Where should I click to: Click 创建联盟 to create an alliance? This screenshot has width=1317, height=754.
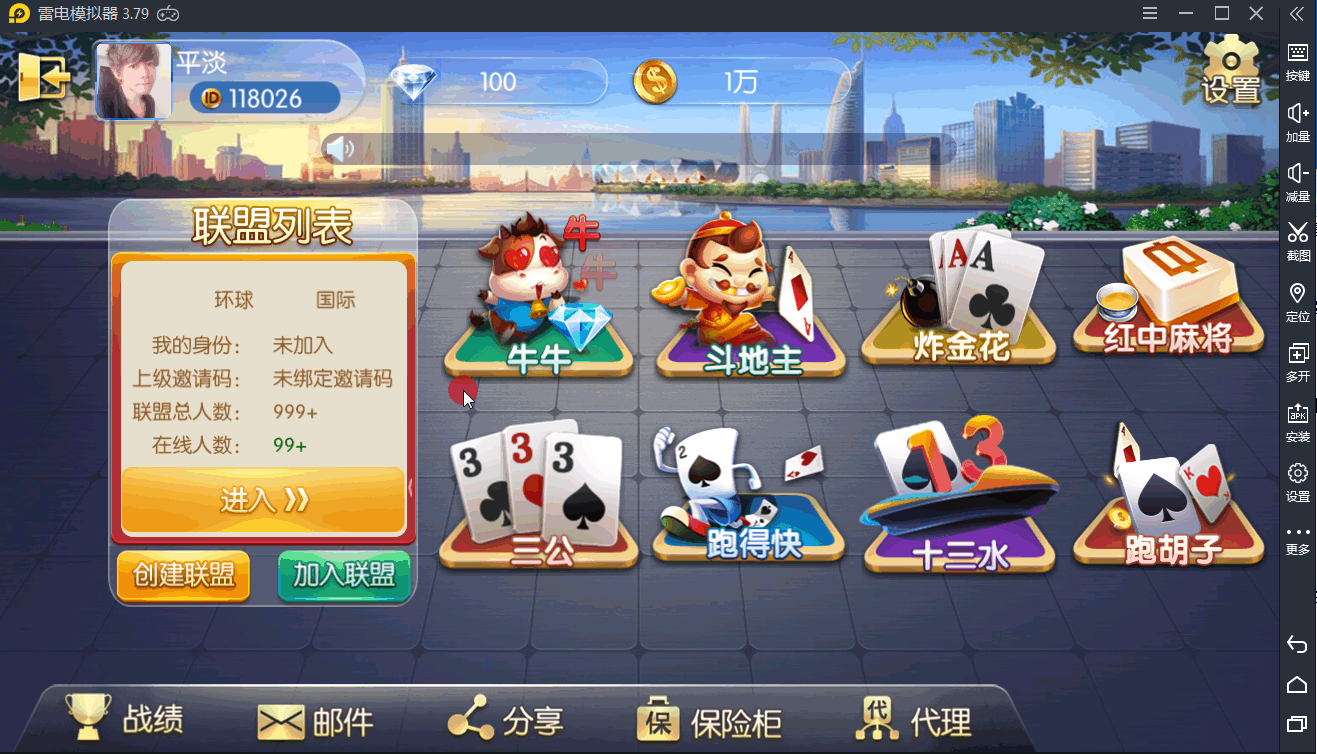[x=183, y=576]
